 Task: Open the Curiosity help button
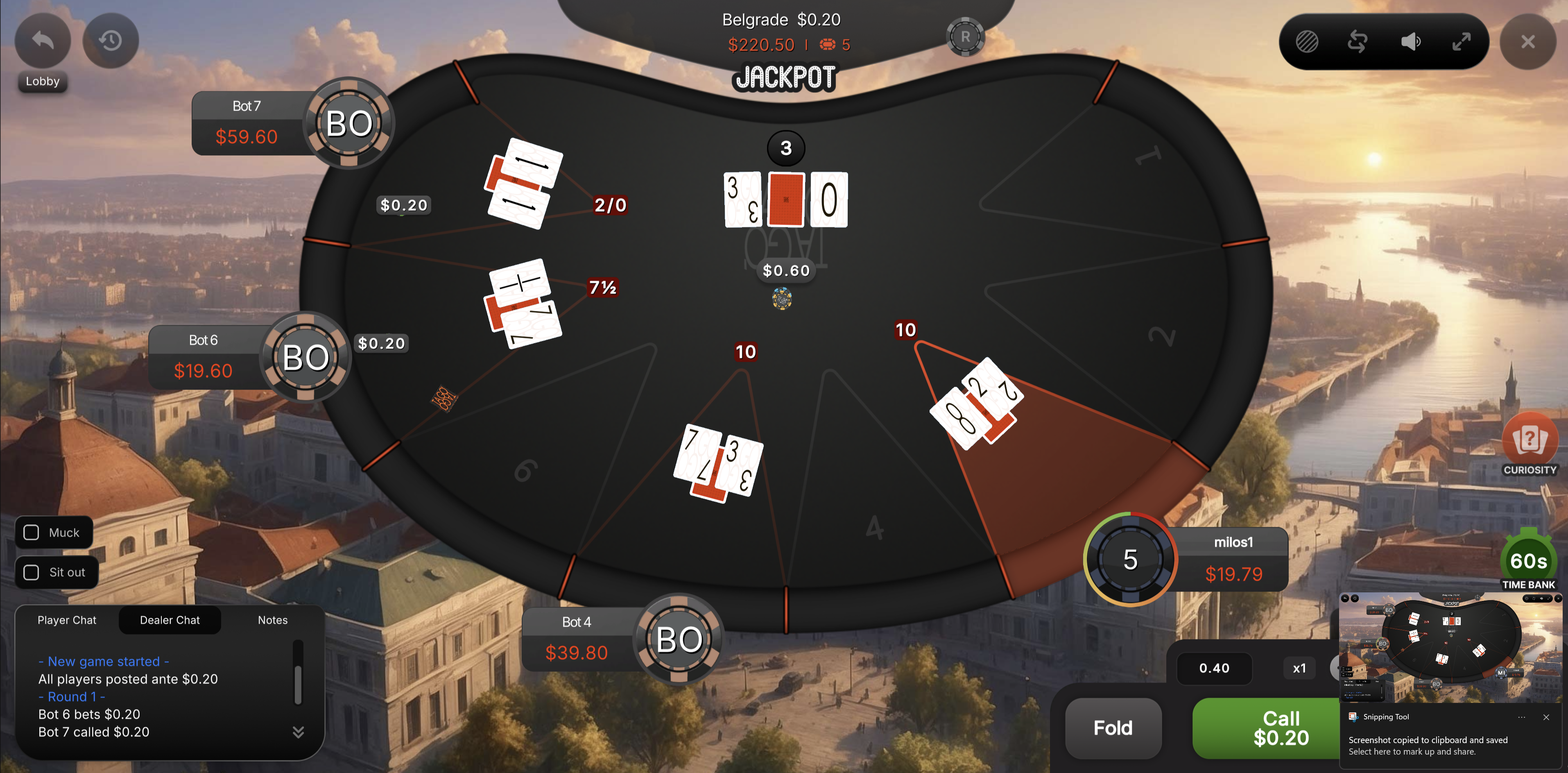[1530, 441]
